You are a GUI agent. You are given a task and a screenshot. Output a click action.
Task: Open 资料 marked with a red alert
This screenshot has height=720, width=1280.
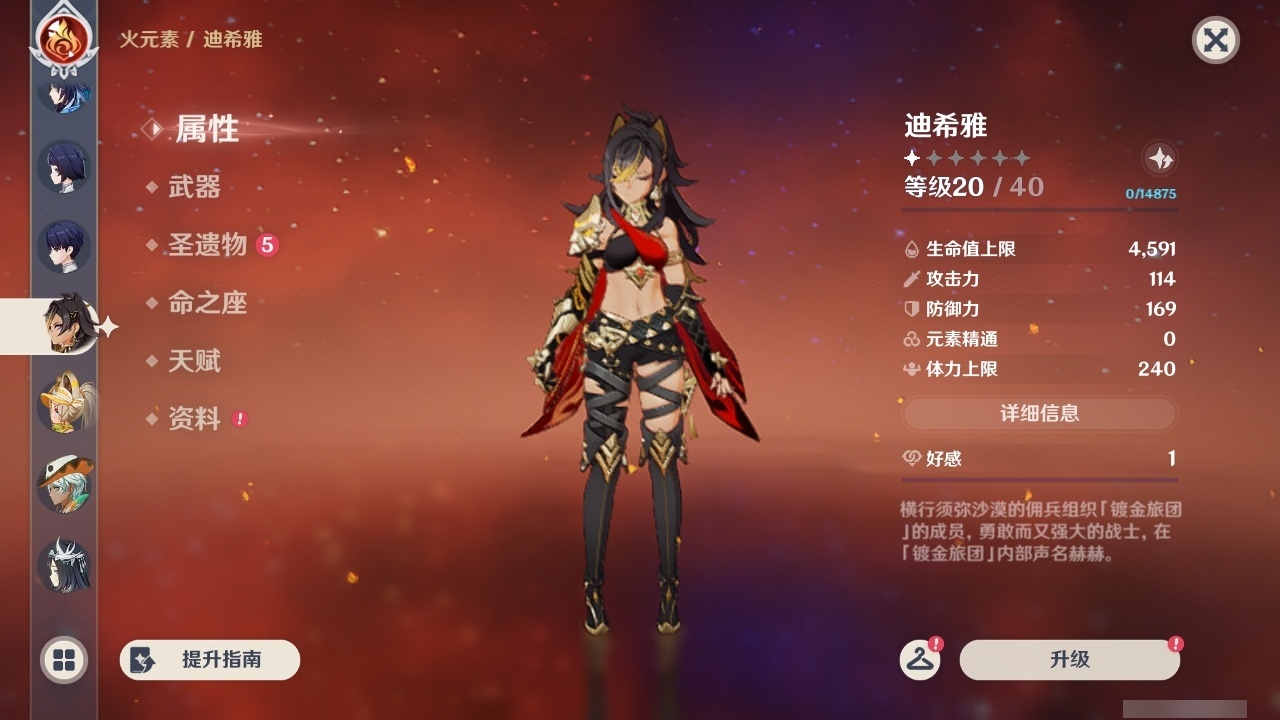click(x=197, y=419)
